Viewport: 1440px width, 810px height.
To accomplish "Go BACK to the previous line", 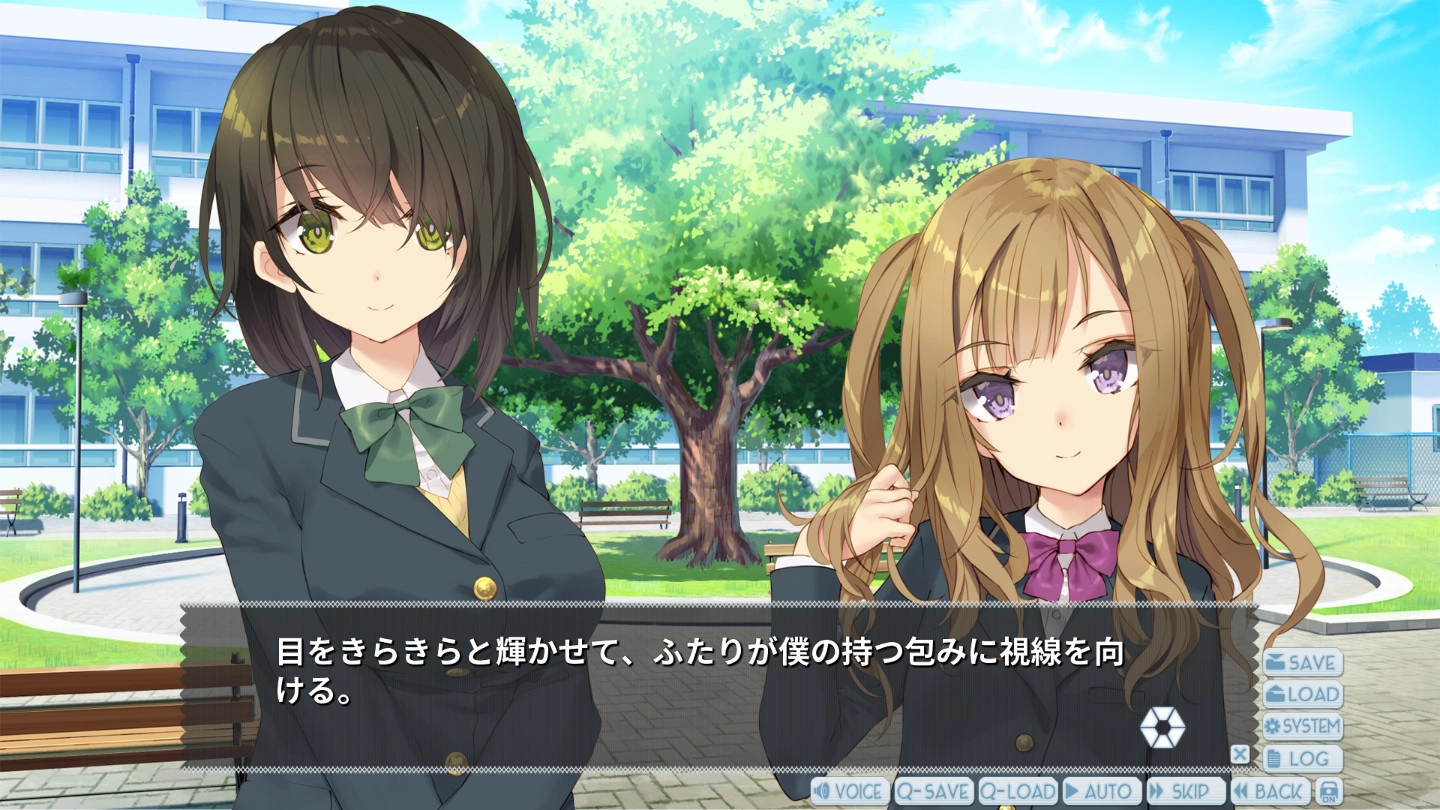I will coord(1270,791).
